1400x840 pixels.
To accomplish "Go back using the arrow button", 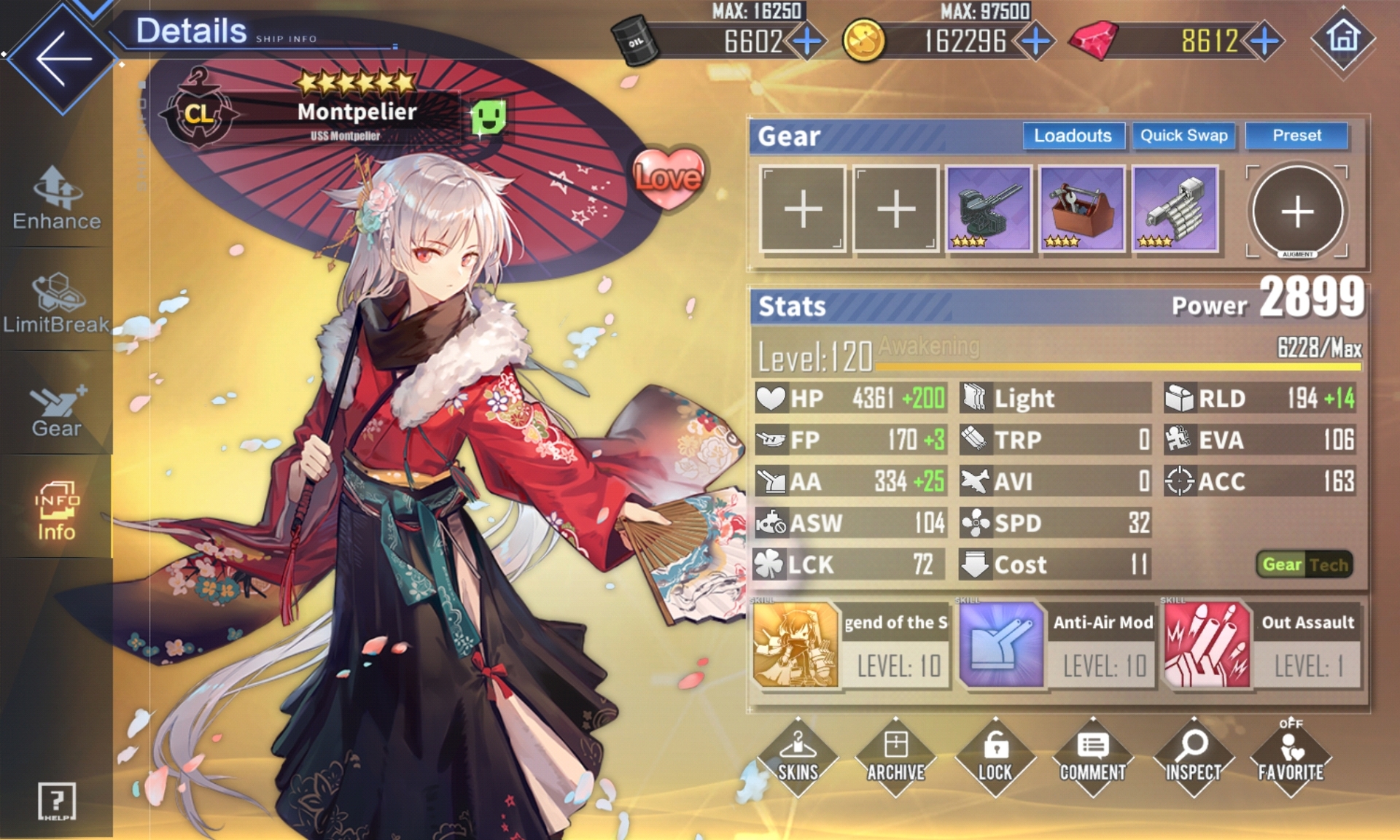I will [62, 58].
